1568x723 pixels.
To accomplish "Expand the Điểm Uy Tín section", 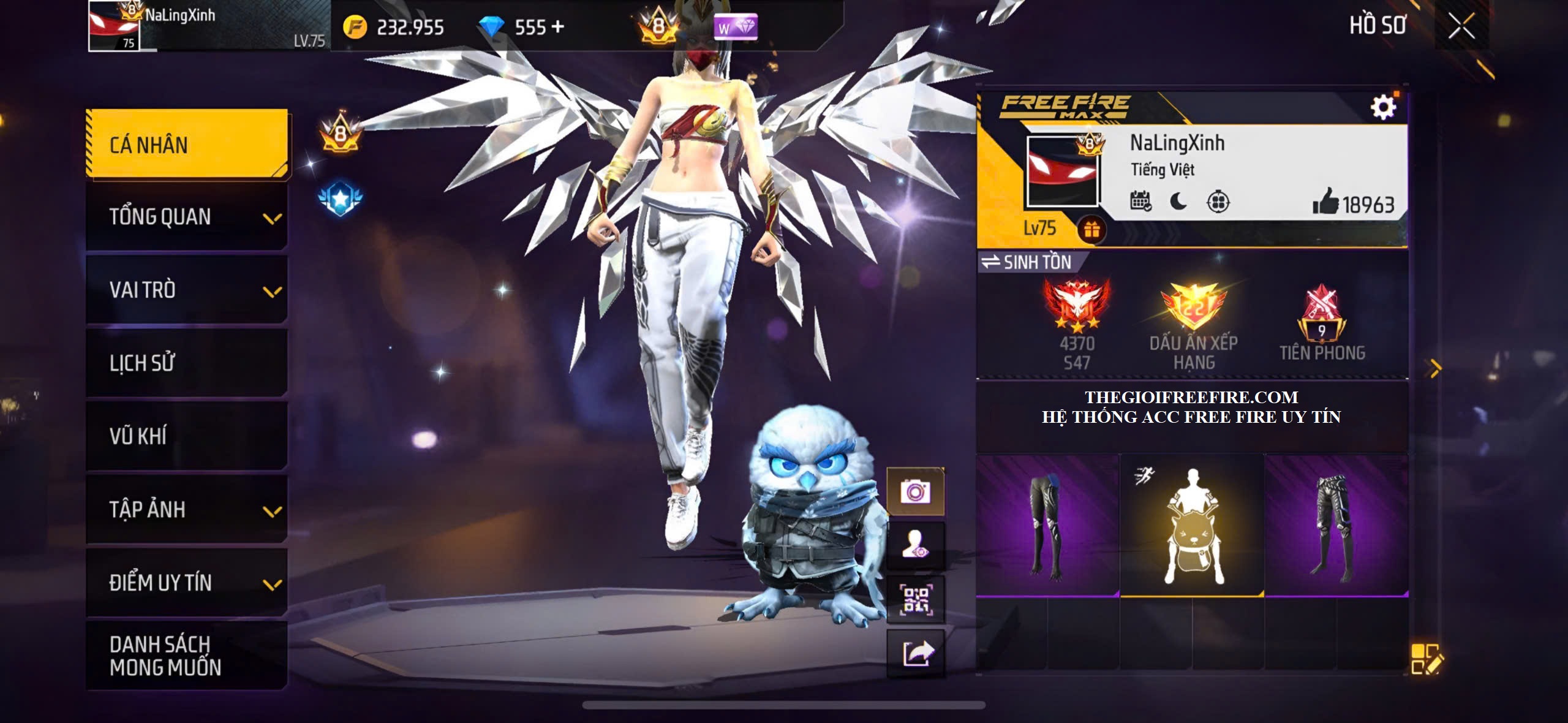I will pyautogui.click(x=187, y=582).
